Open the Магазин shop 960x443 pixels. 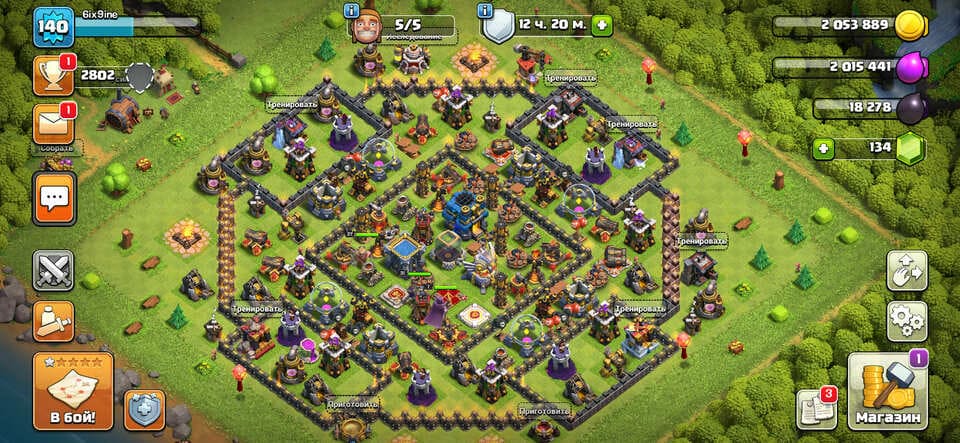887,390
